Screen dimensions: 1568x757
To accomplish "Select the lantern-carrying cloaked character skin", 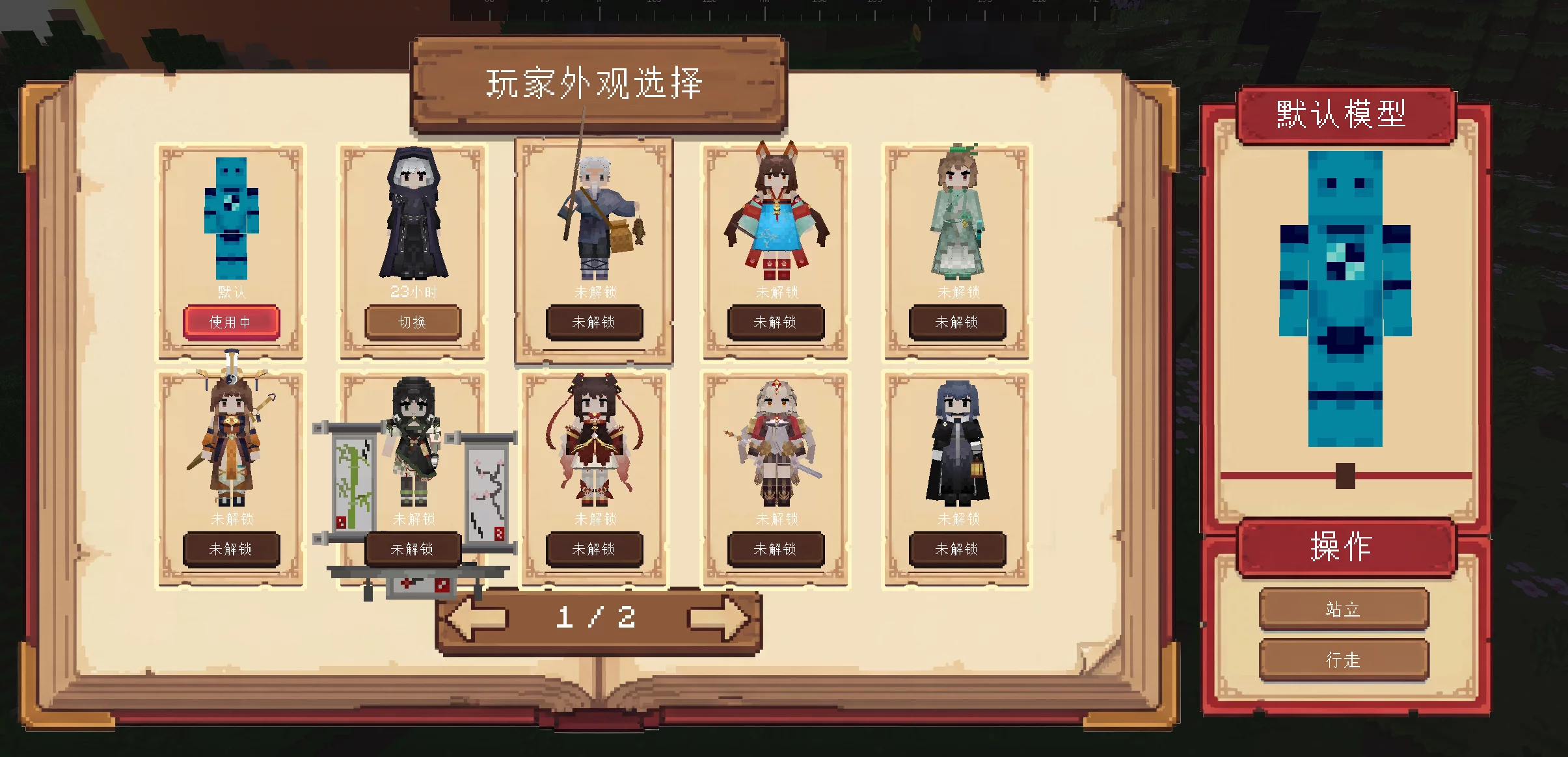I will [955, 442].
